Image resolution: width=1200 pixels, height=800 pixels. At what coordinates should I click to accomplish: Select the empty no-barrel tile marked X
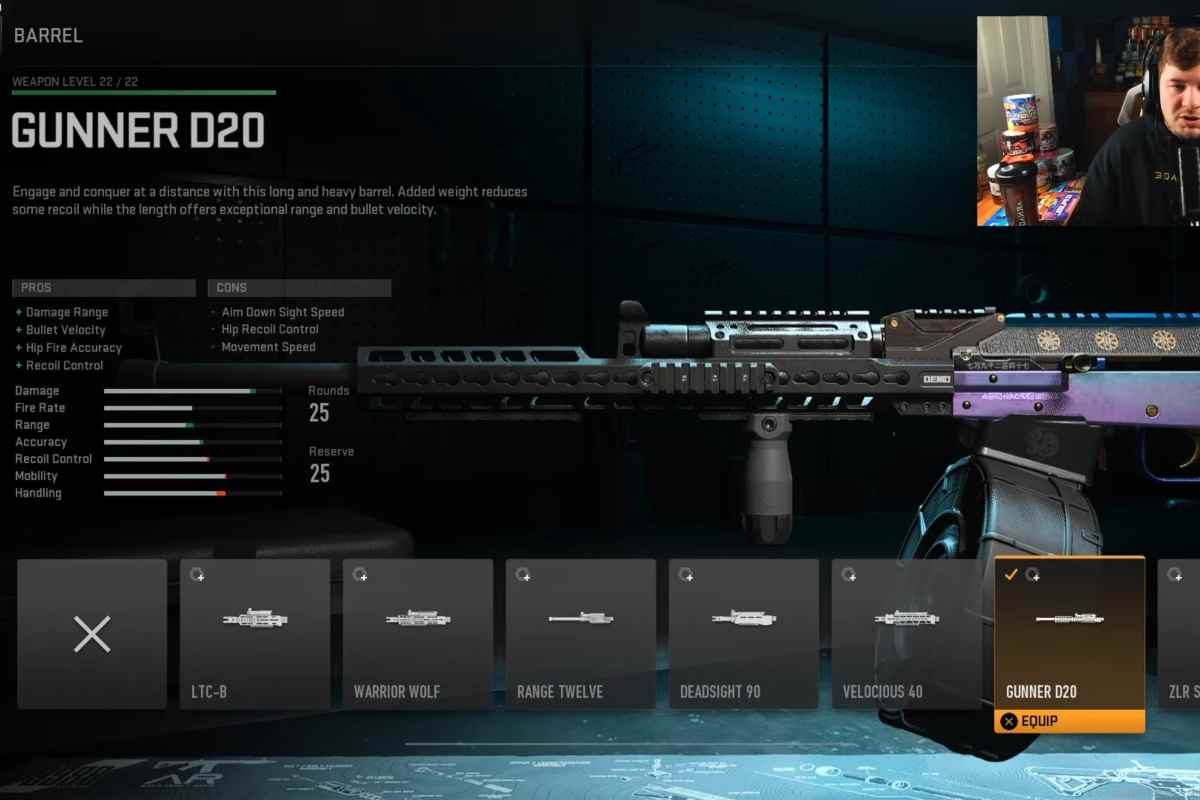(92, 634)
